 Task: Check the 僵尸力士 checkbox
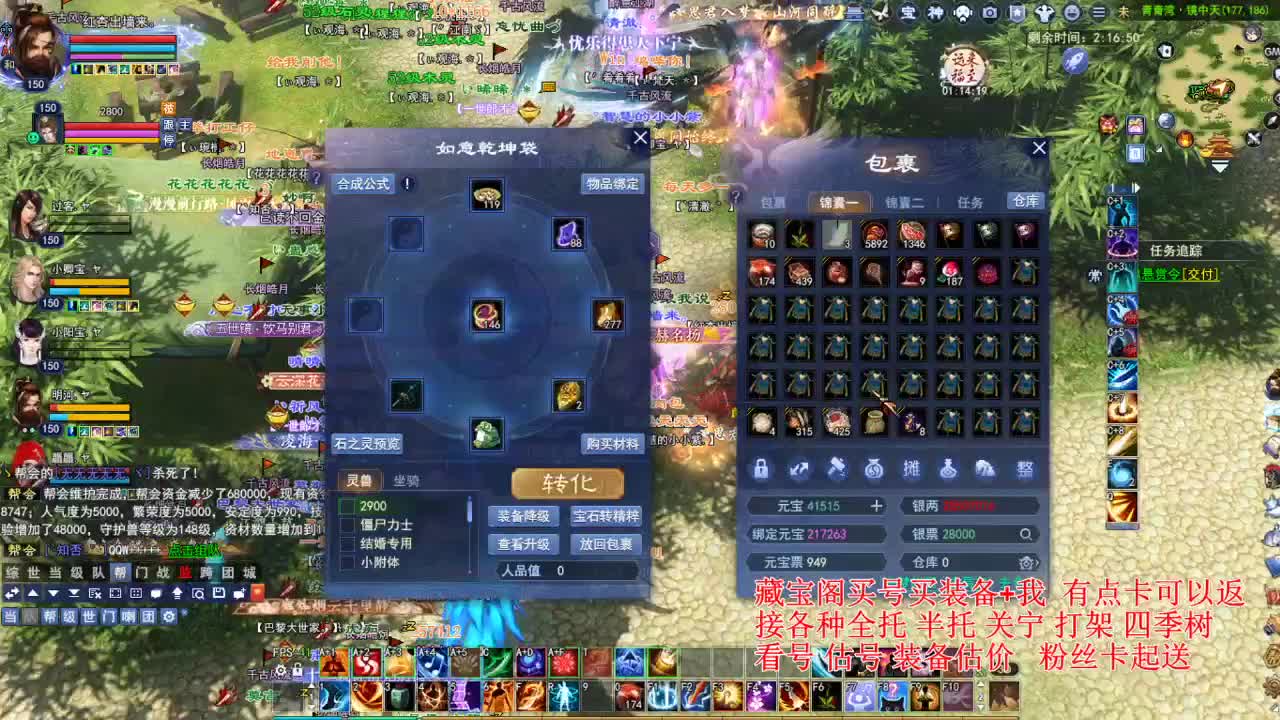pyautogui.click(x=346, y=524)
